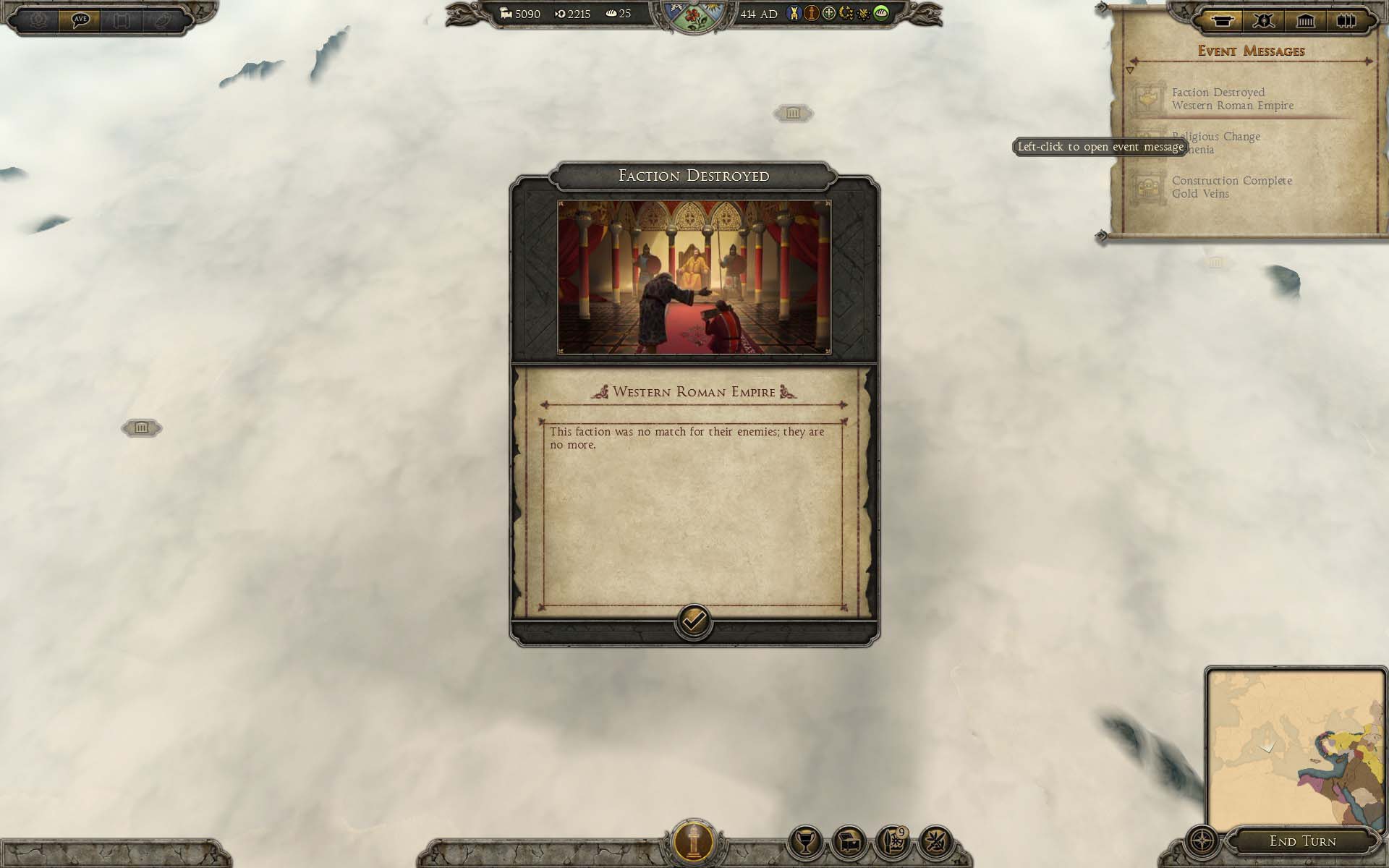Open the bird icon top-left button
The height and width of the screenshot is (868, 1389).
point(162,20)
